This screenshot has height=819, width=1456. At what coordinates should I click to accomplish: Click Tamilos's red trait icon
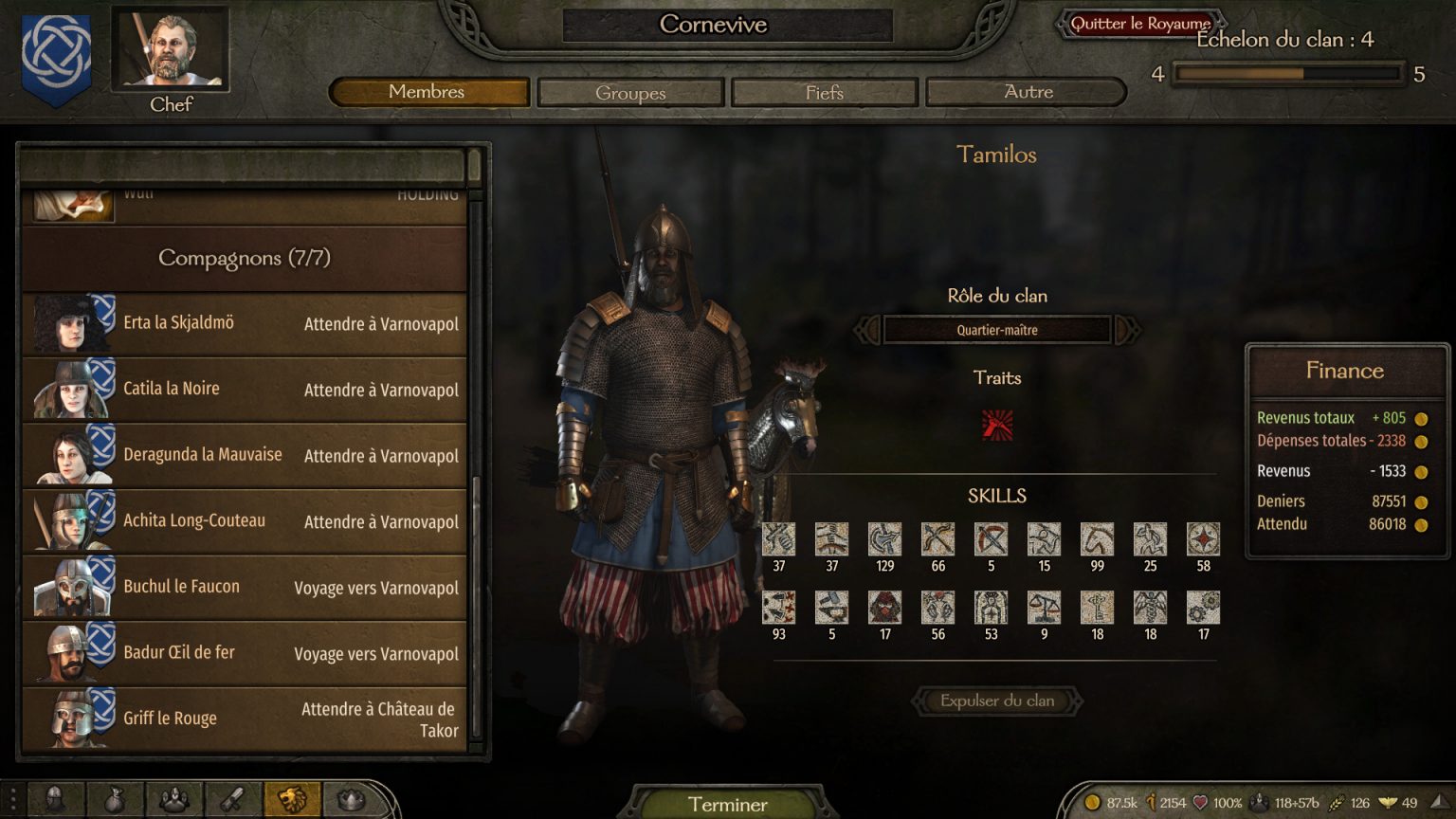coord(998,427)
